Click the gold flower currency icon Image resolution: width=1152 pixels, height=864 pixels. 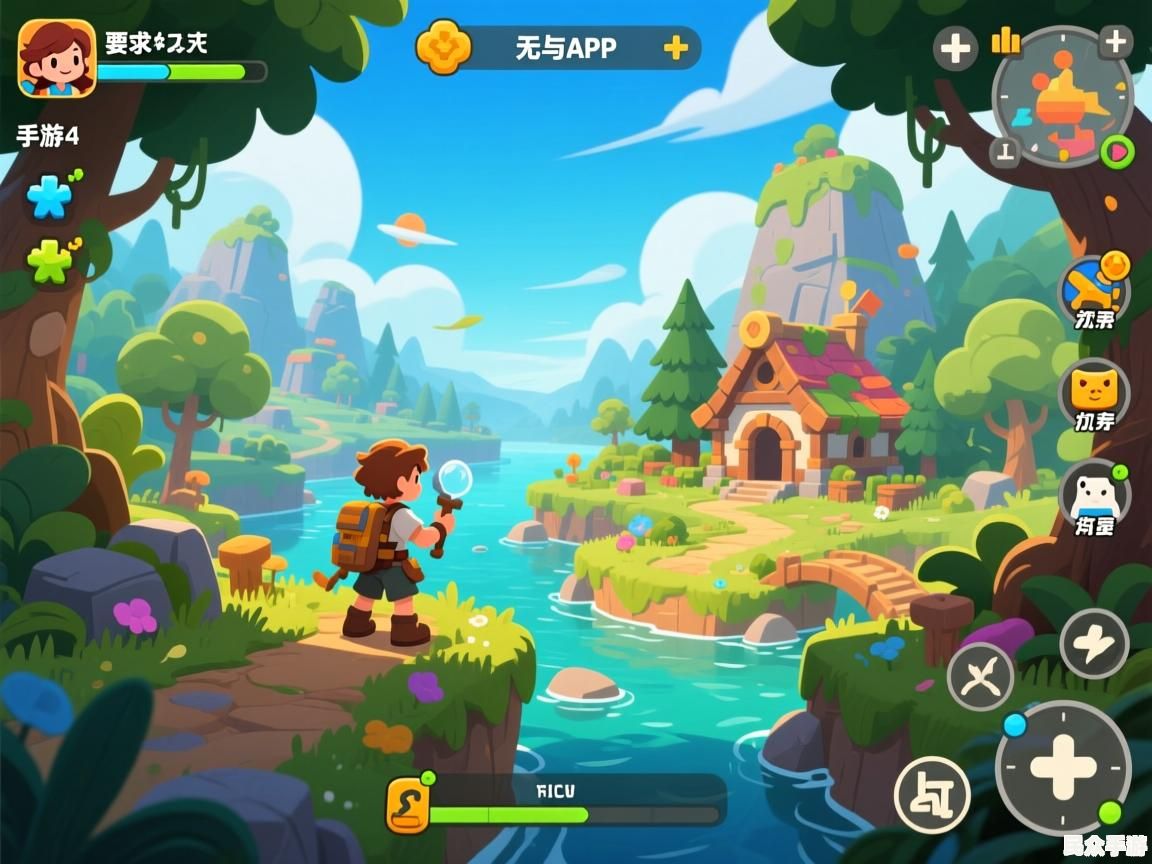[x=443, y=47]
